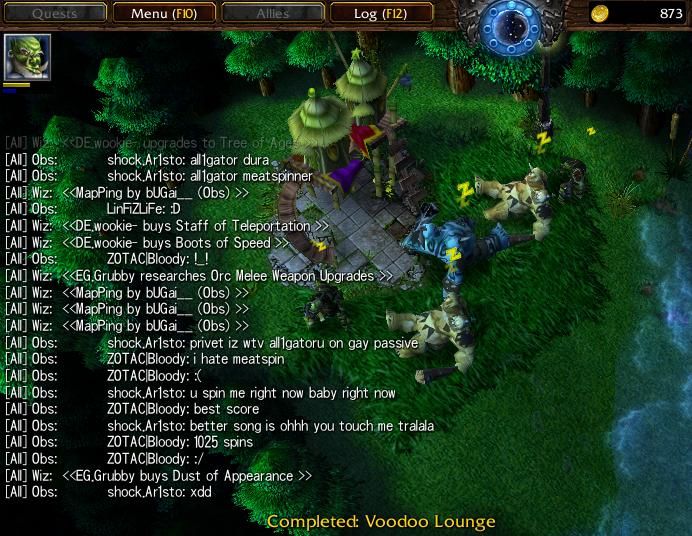The image size is (692, 536).
Task: Open the Quests panel
Action: click(x=54, y=14)
